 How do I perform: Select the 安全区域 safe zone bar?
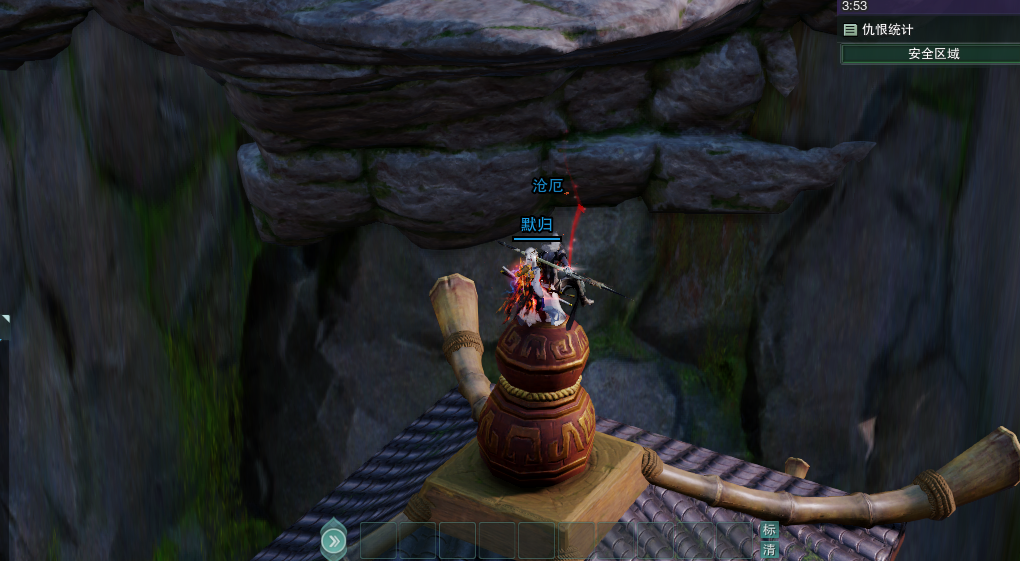pyautogui.click(x=933, y=54)
